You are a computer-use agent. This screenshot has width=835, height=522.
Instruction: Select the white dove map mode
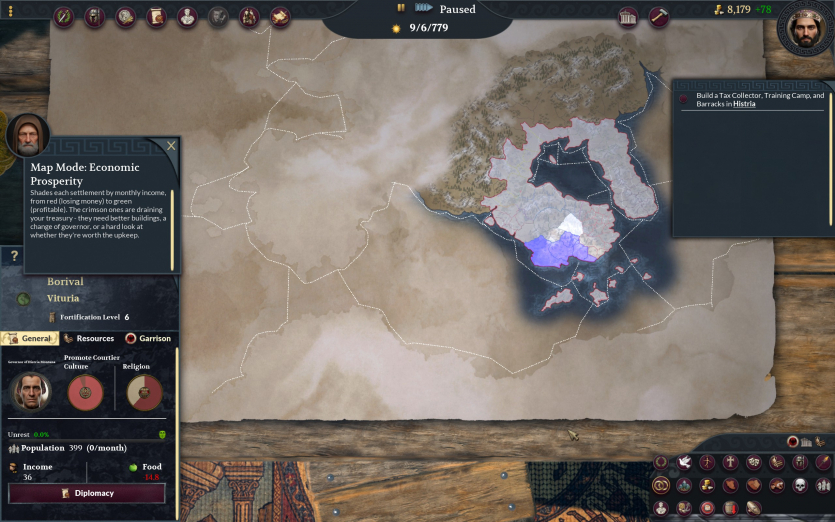(685, 462)
